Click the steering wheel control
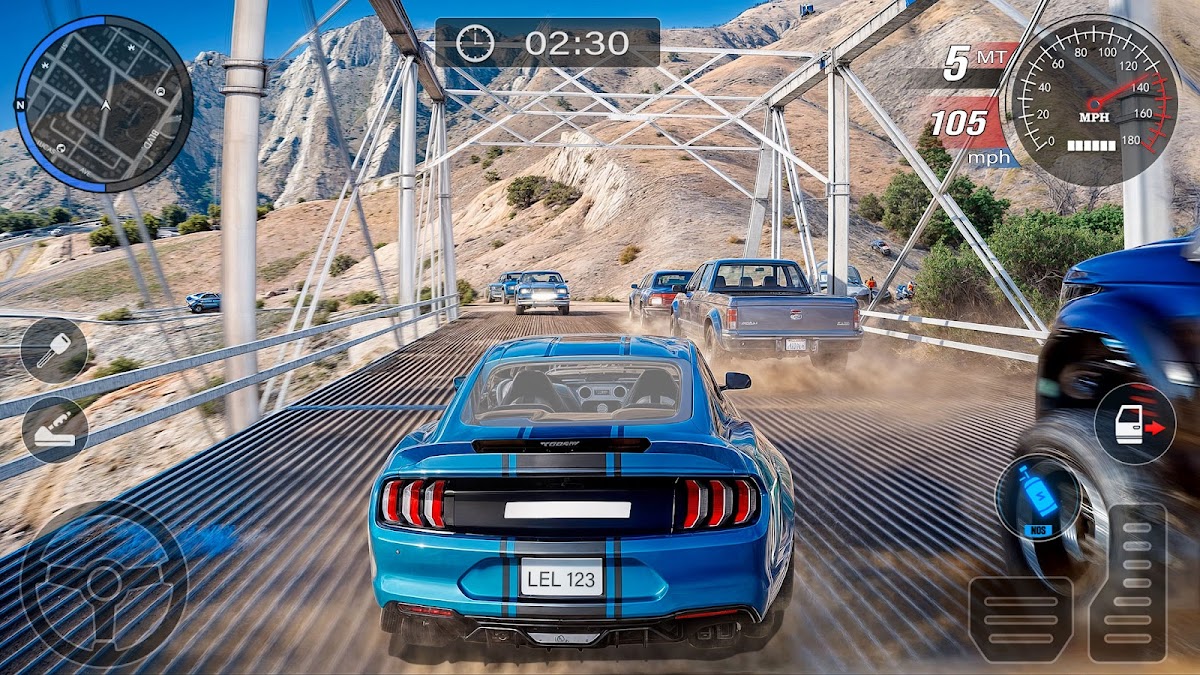The width and height of the screenshot is (1200, 675). pyautogui.click(x=103, y=584)
